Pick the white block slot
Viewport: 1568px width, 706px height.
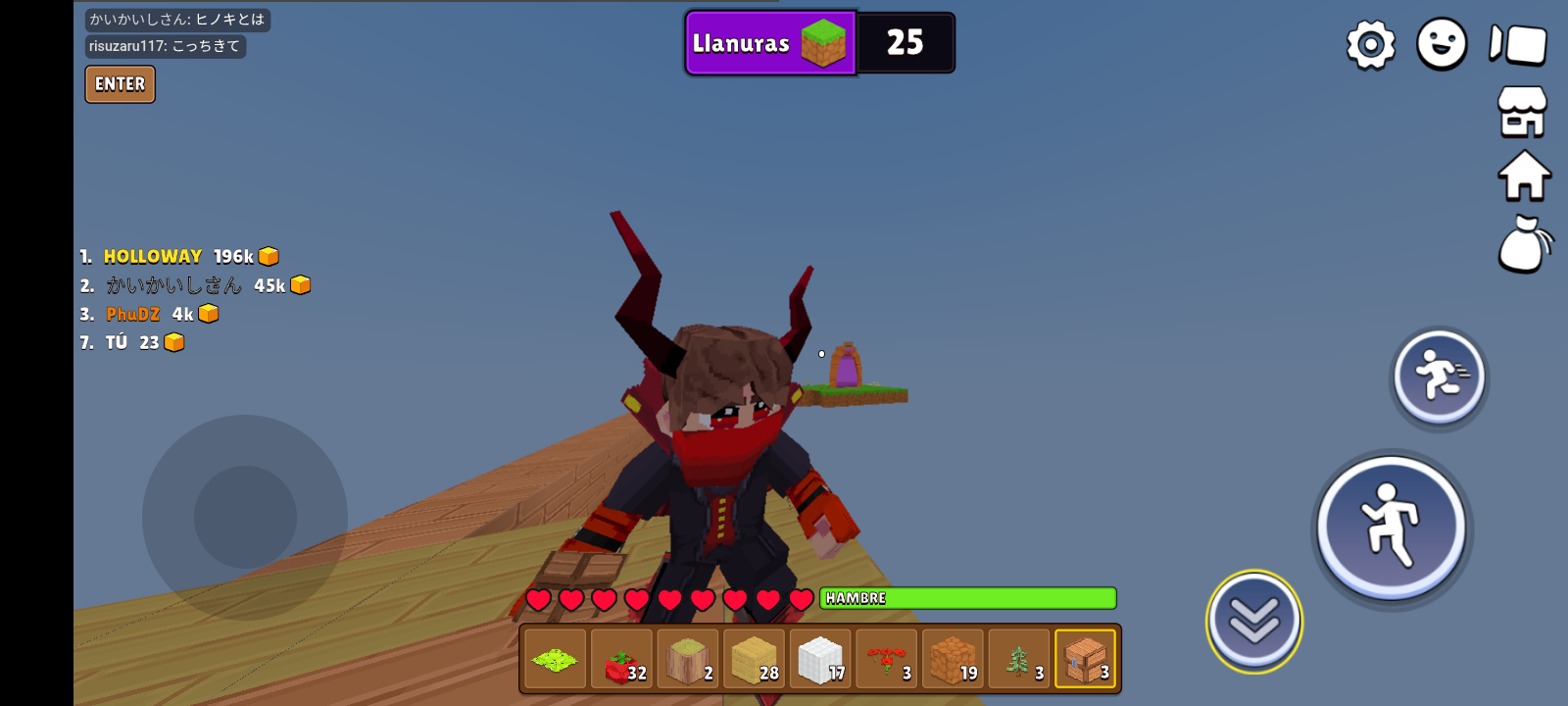click(820, 659)
